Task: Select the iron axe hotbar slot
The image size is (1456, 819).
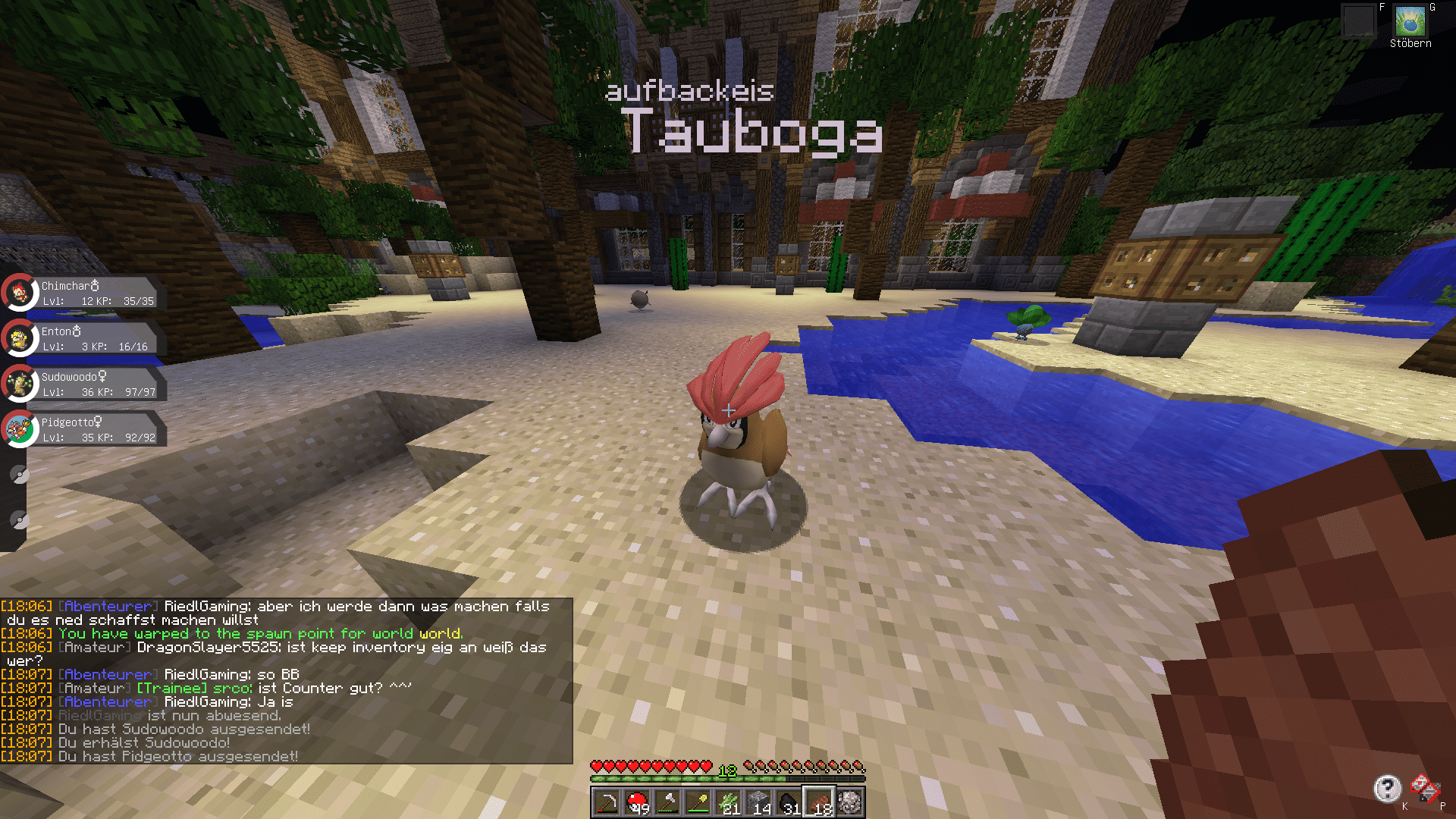Action: (x=667, y=803)
